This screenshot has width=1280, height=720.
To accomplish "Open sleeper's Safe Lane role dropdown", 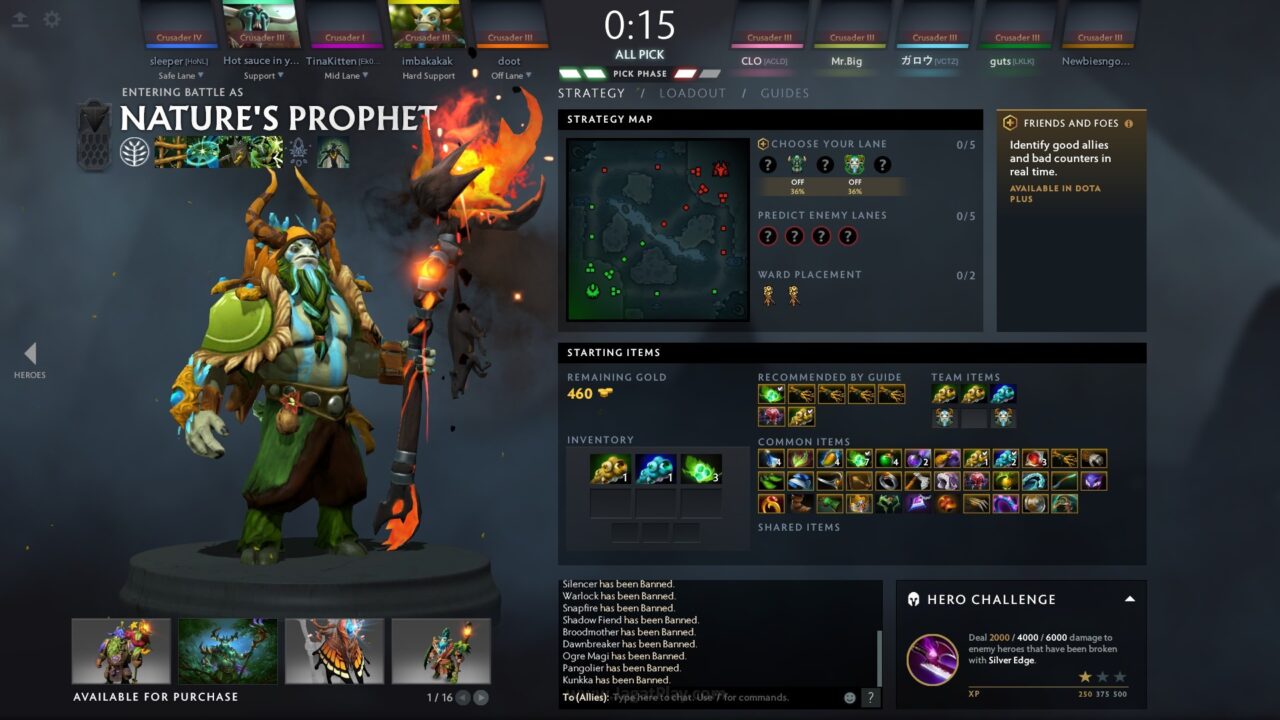I will tap(180, 75).
